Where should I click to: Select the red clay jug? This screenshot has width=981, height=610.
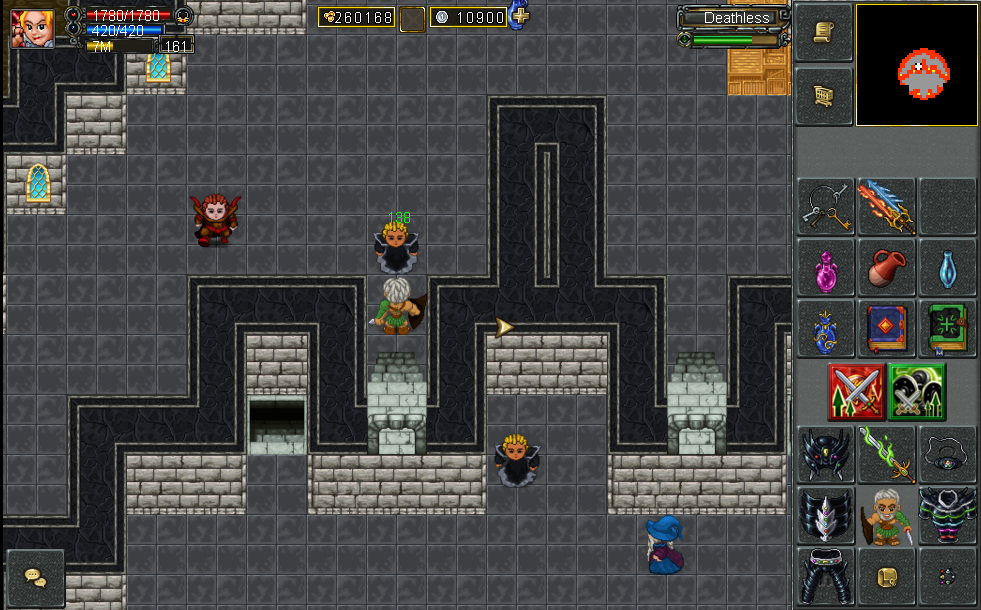[886, 267]
